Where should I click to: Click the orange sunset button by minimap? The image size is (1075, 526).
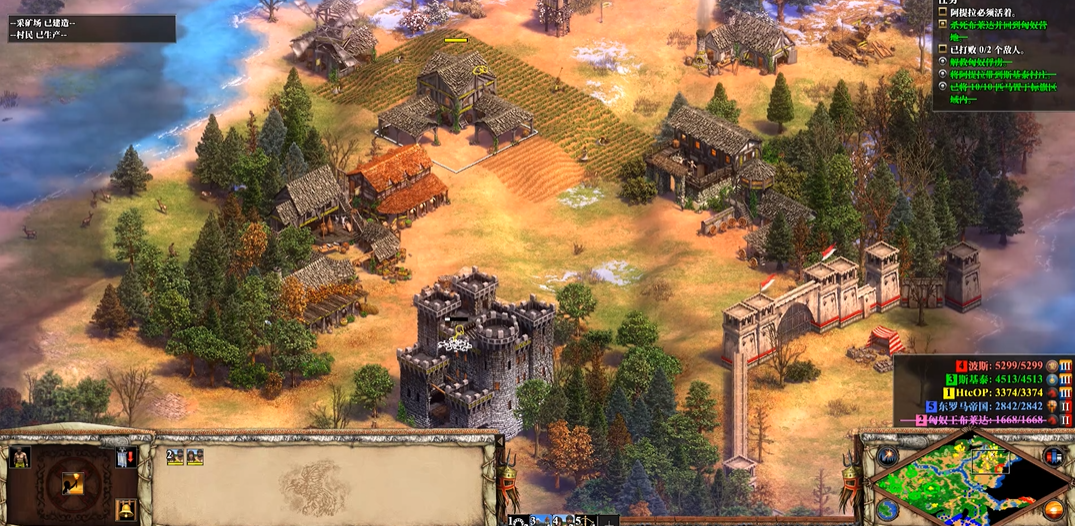(x=1052, y=510)
